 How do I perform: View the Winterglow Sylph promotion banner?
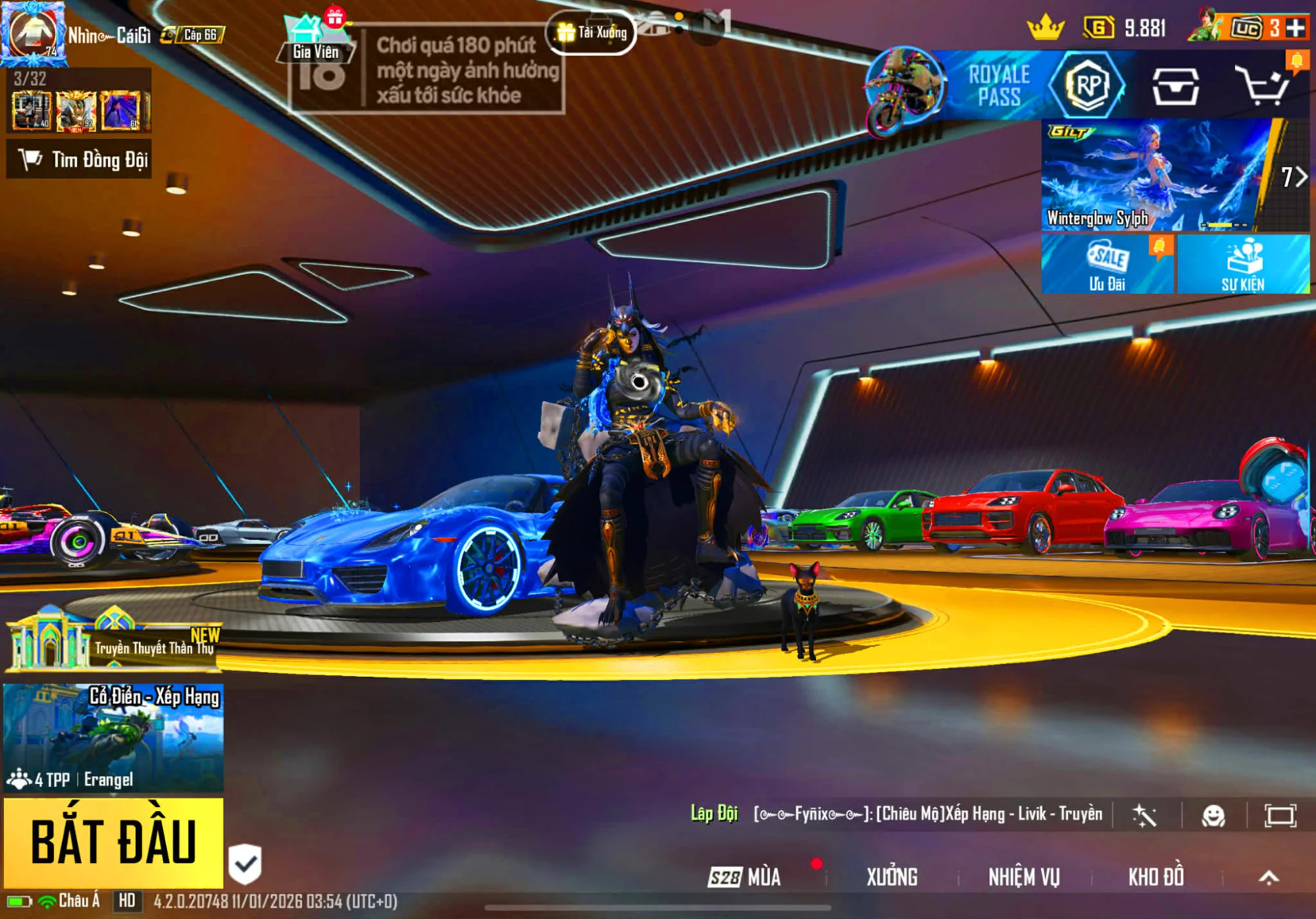pyautogui.click(x=1158, y=175)
